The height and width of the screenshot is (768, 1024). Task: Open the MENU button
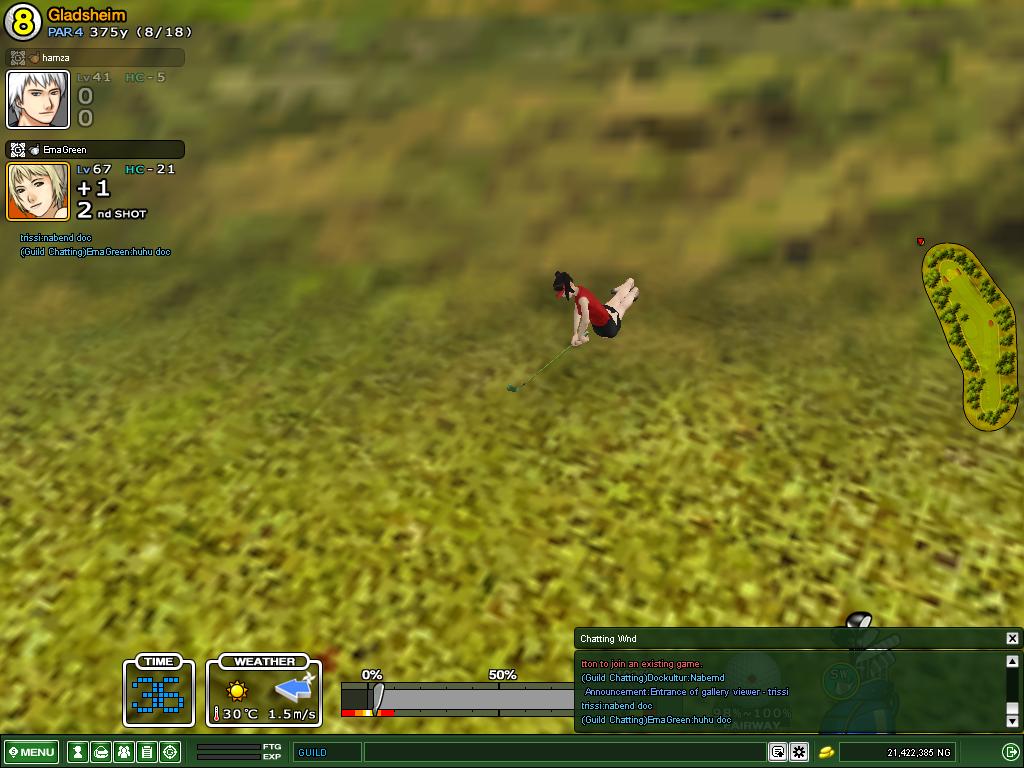33,752
